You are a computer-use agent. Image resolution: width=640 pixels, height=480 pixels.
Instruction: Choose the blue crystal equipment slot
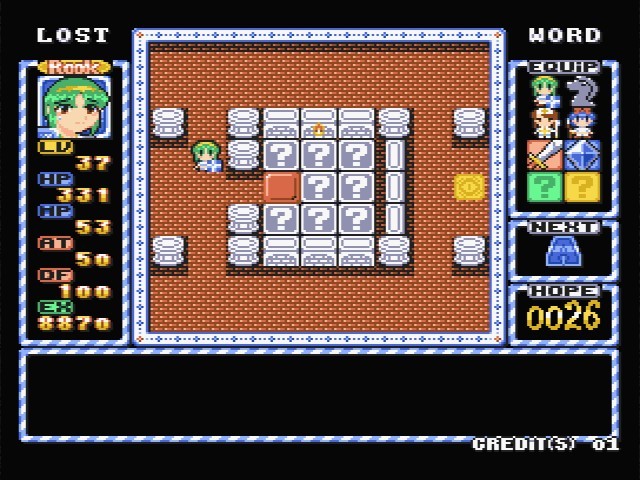[580, 156]
